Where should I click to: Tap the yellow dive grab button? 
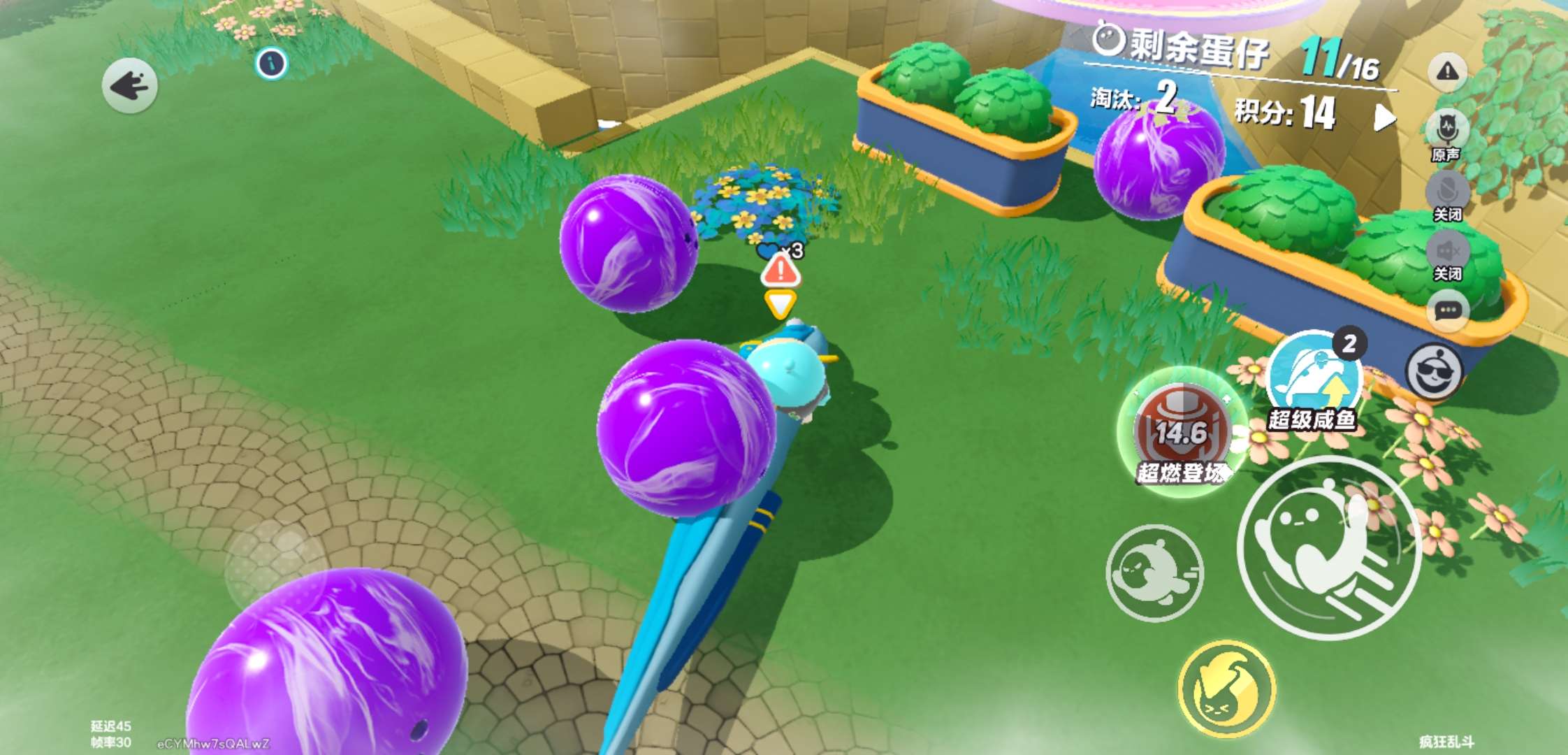point(1226,689)
